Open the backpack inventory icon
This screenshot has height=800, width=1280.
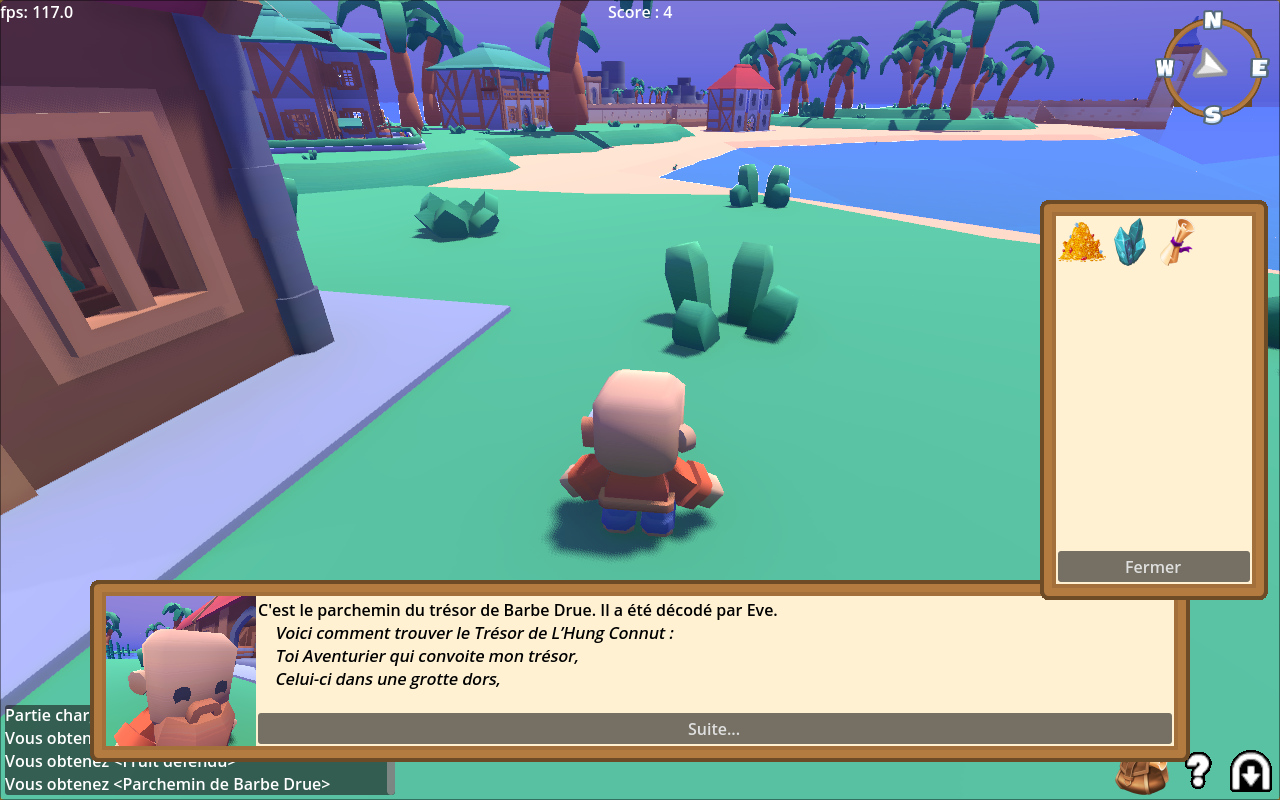(x=1142, y=776)
